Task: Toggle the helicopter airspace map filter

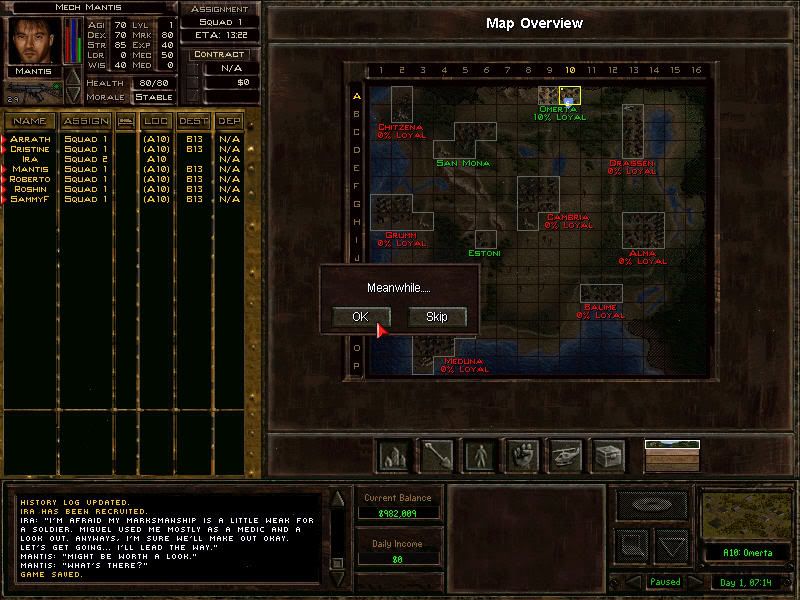Action: [x=565, y=455]
